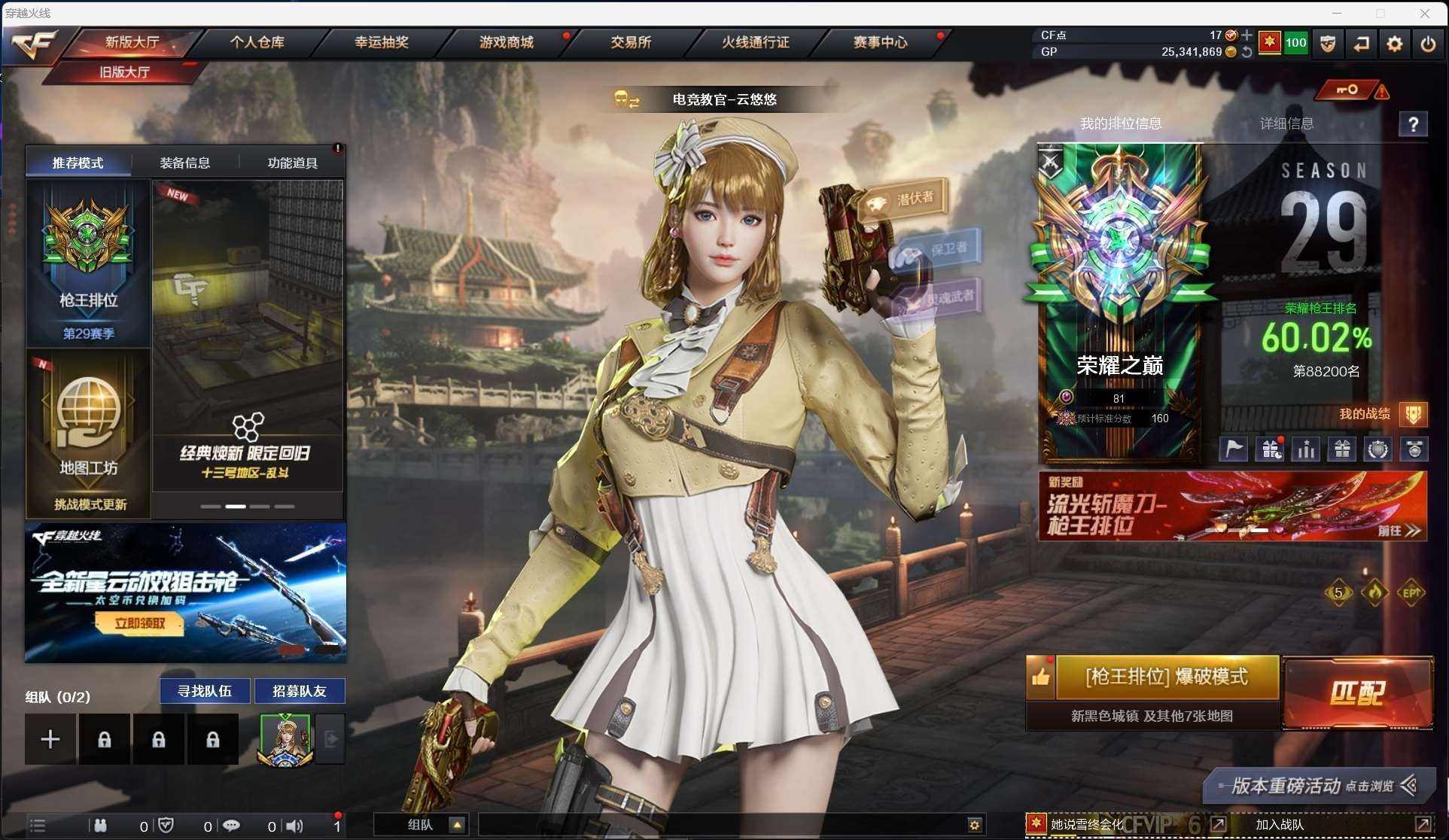
Task: Open the 游戏商城 game store
Action: click(507, 42)
